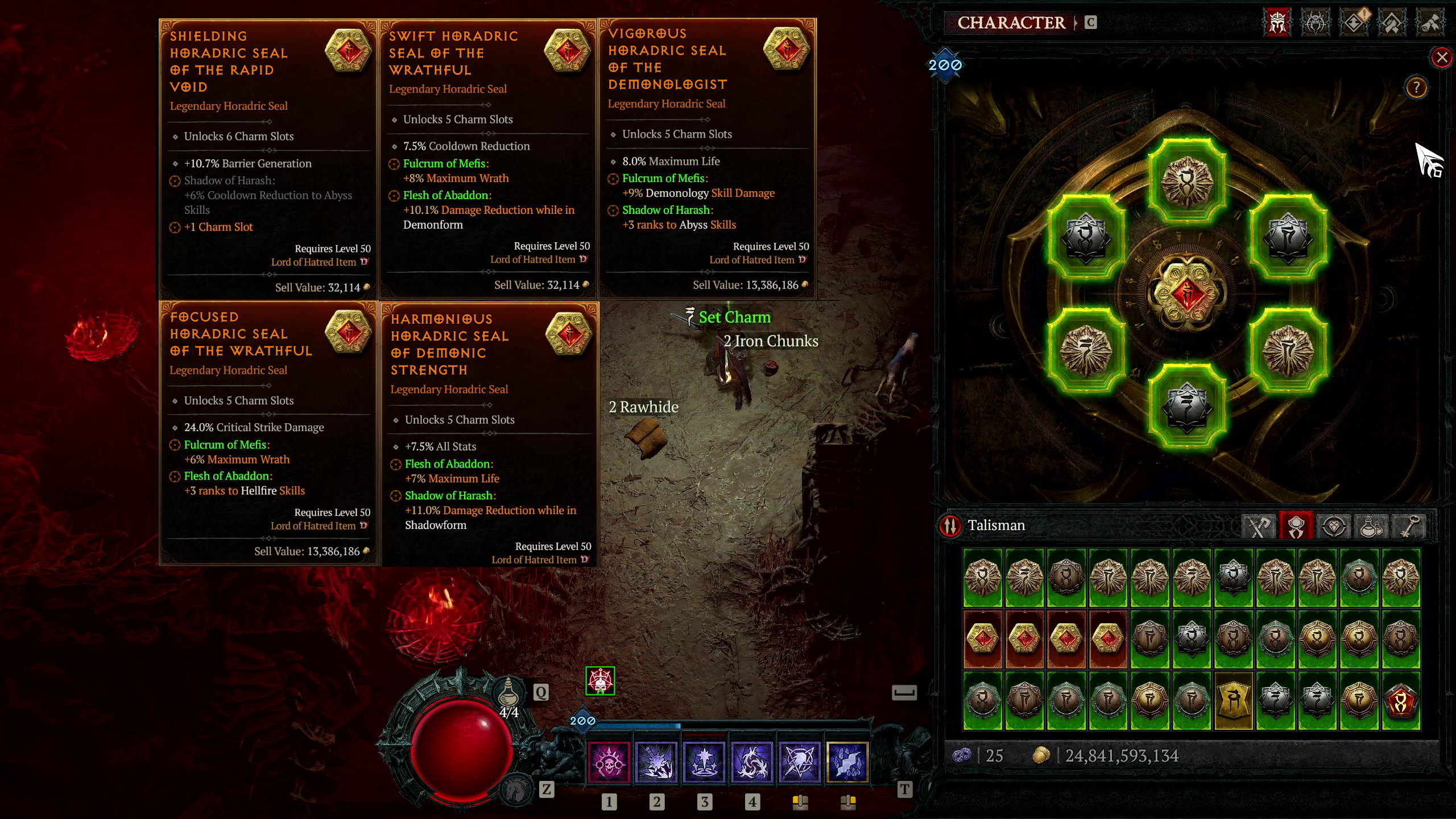The image size is (1456, 819).
Task: Select the red pentagon charm in inventory
Action: (x=1401, y=701)
